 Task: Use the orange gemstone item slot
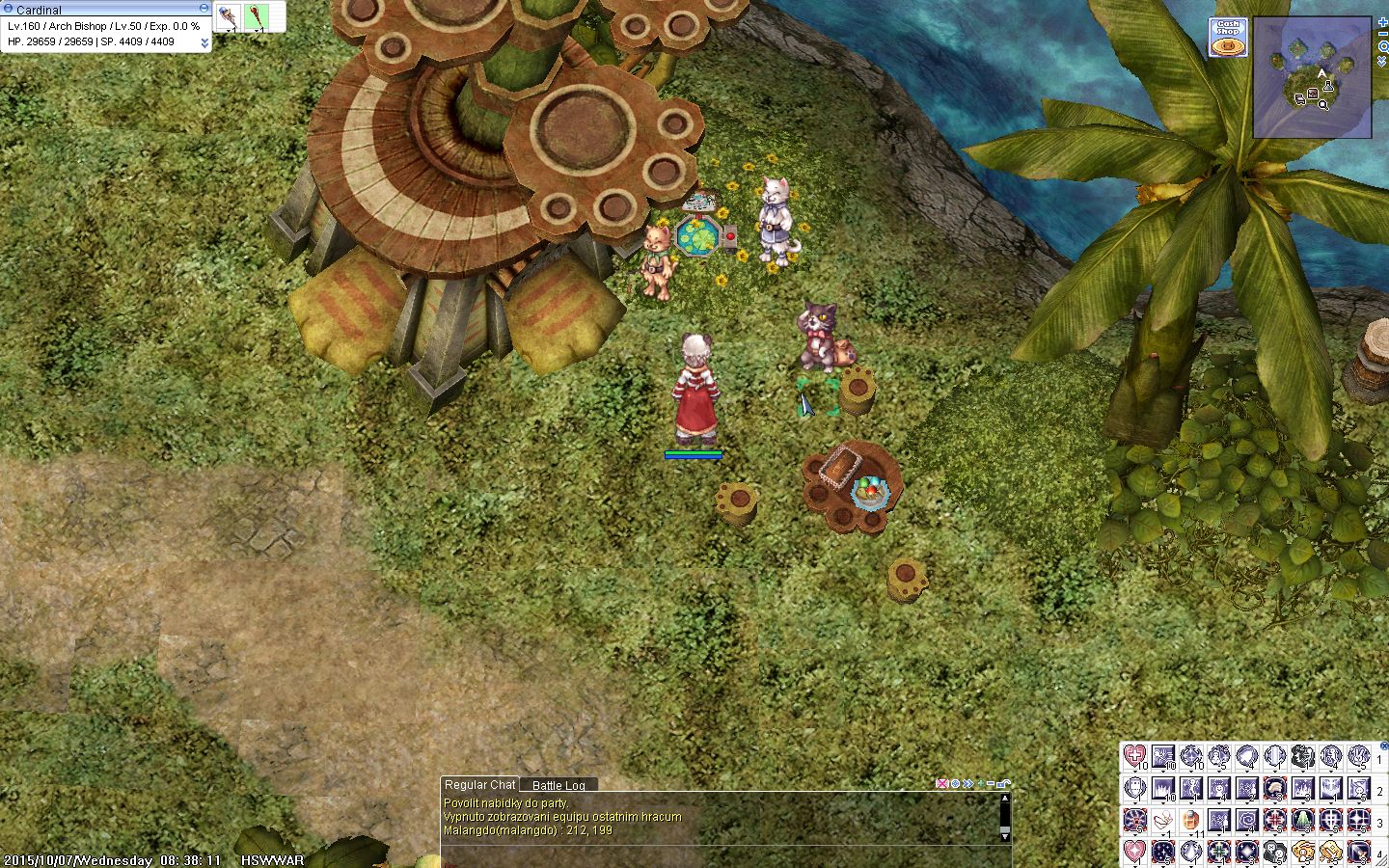click(x=1192, y=821)
